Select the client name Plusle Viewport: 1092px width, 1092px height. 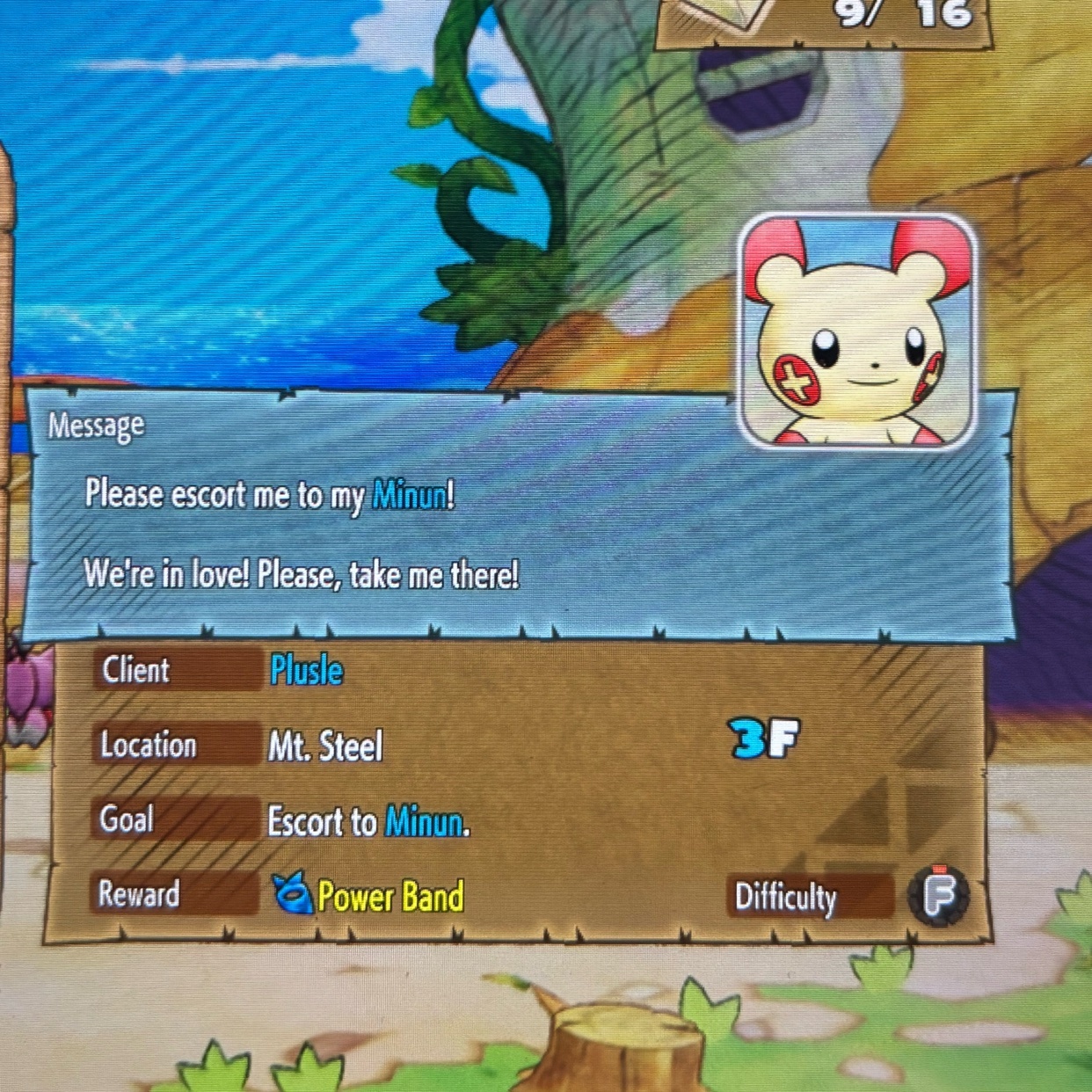pos(306,671)
